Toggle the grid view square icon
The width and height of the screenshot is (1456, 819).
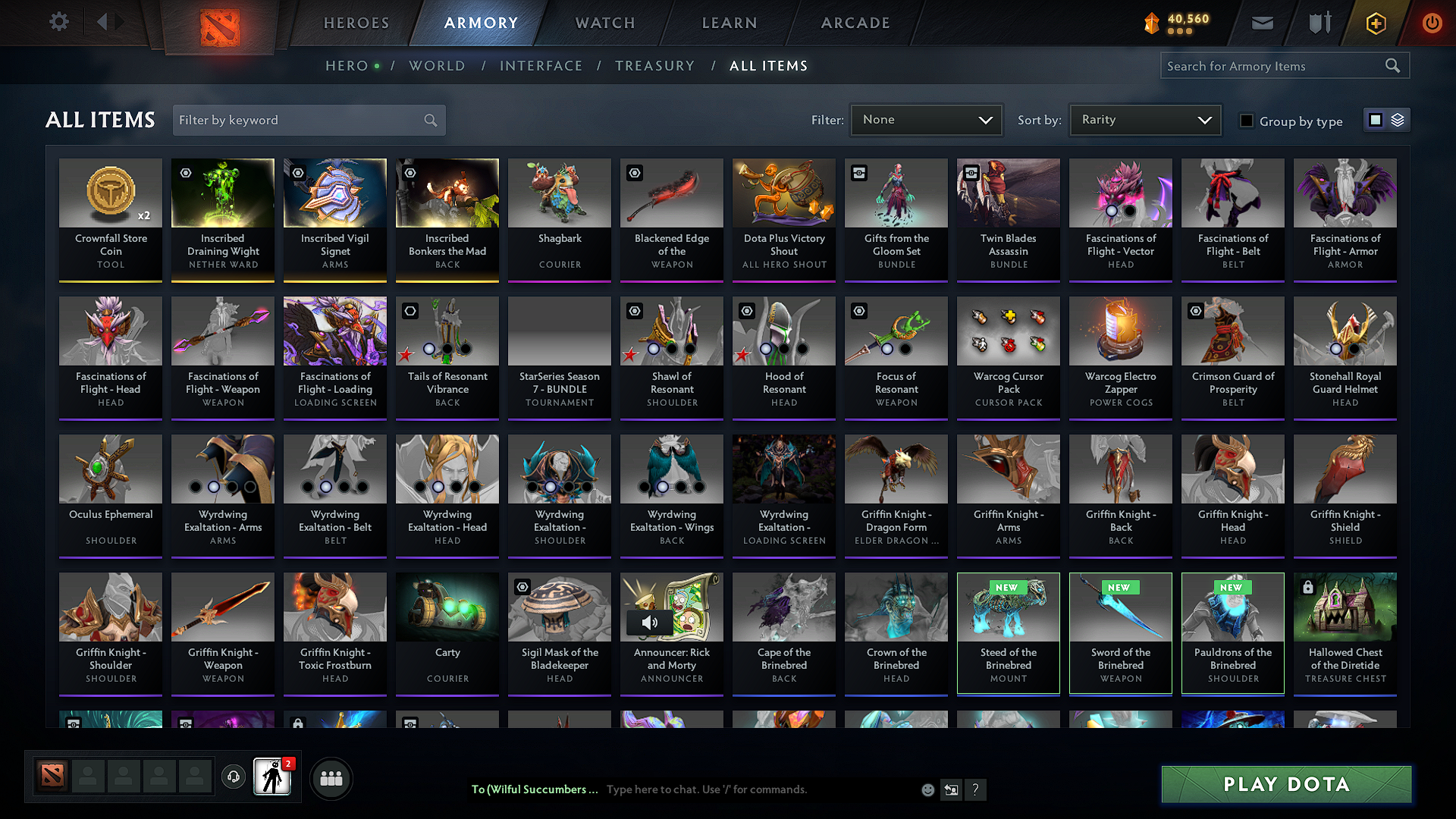point(1375,119)
